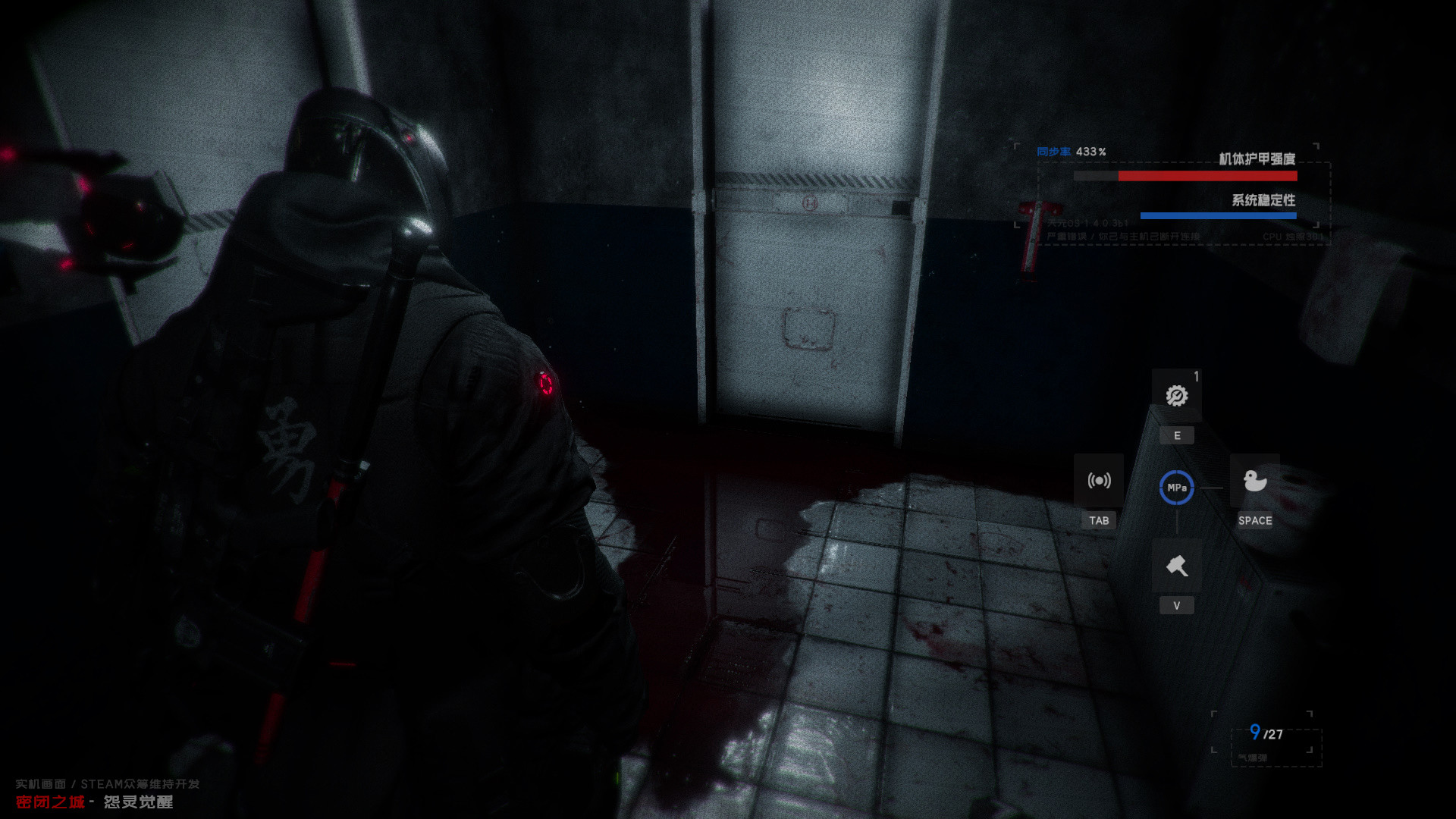
Task: Toggle the E keybind label below wrench
Action: tap(1176, 435)
